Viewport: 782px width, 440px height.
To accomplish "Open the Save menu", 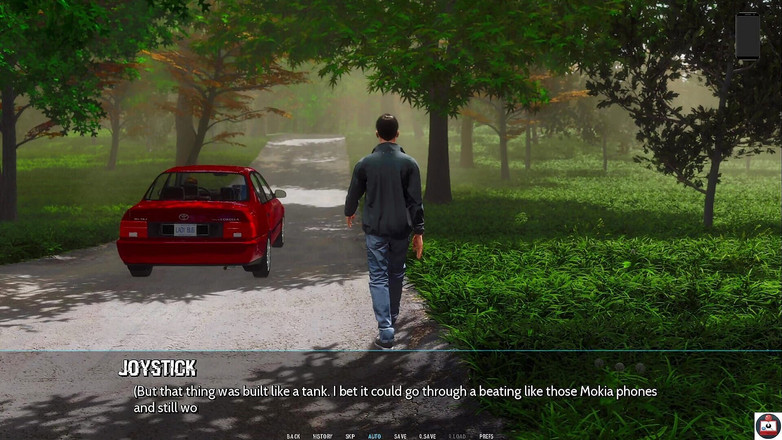I will point(400,436).
